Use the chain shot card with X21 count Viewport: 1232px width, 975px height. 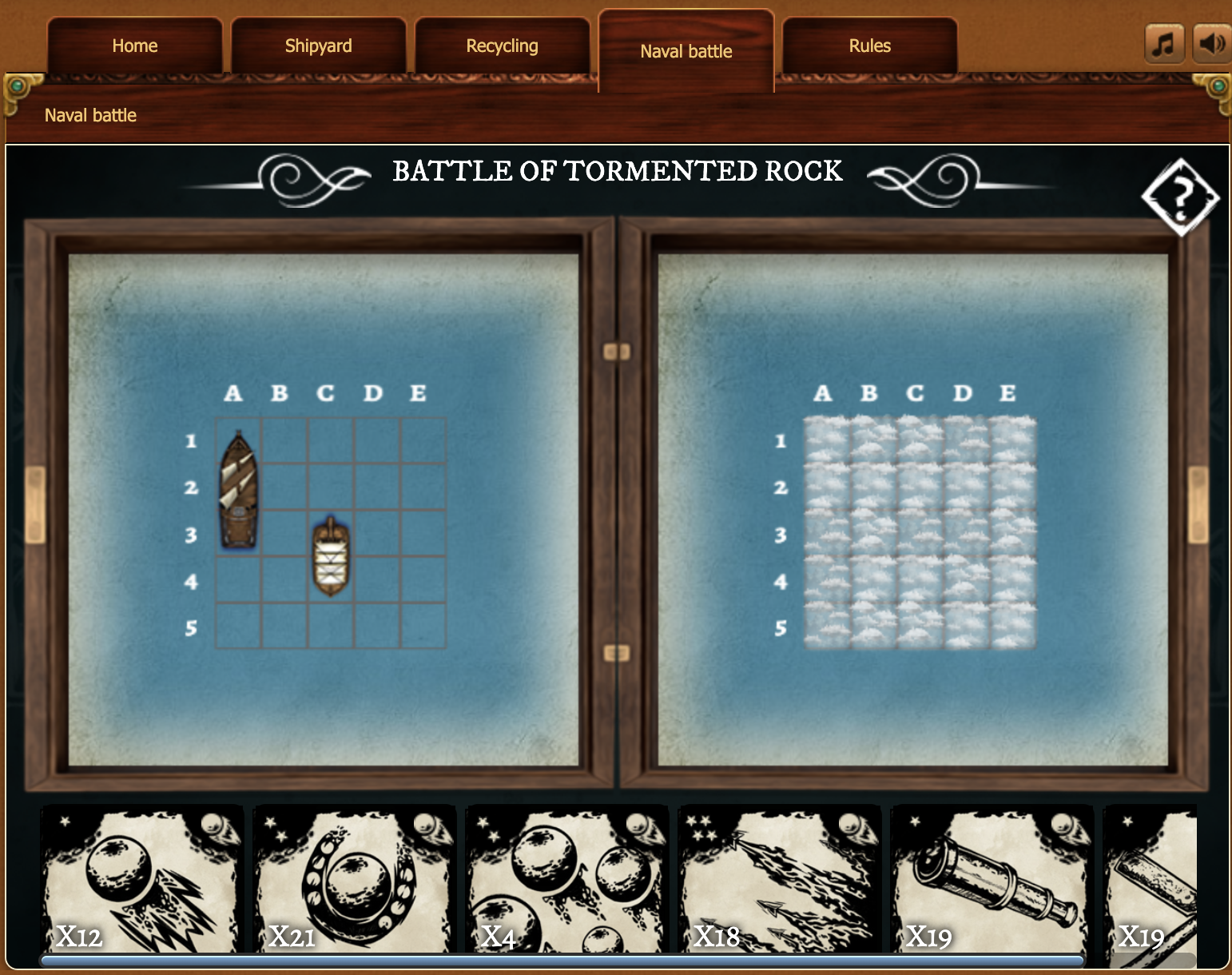point(354,879)
